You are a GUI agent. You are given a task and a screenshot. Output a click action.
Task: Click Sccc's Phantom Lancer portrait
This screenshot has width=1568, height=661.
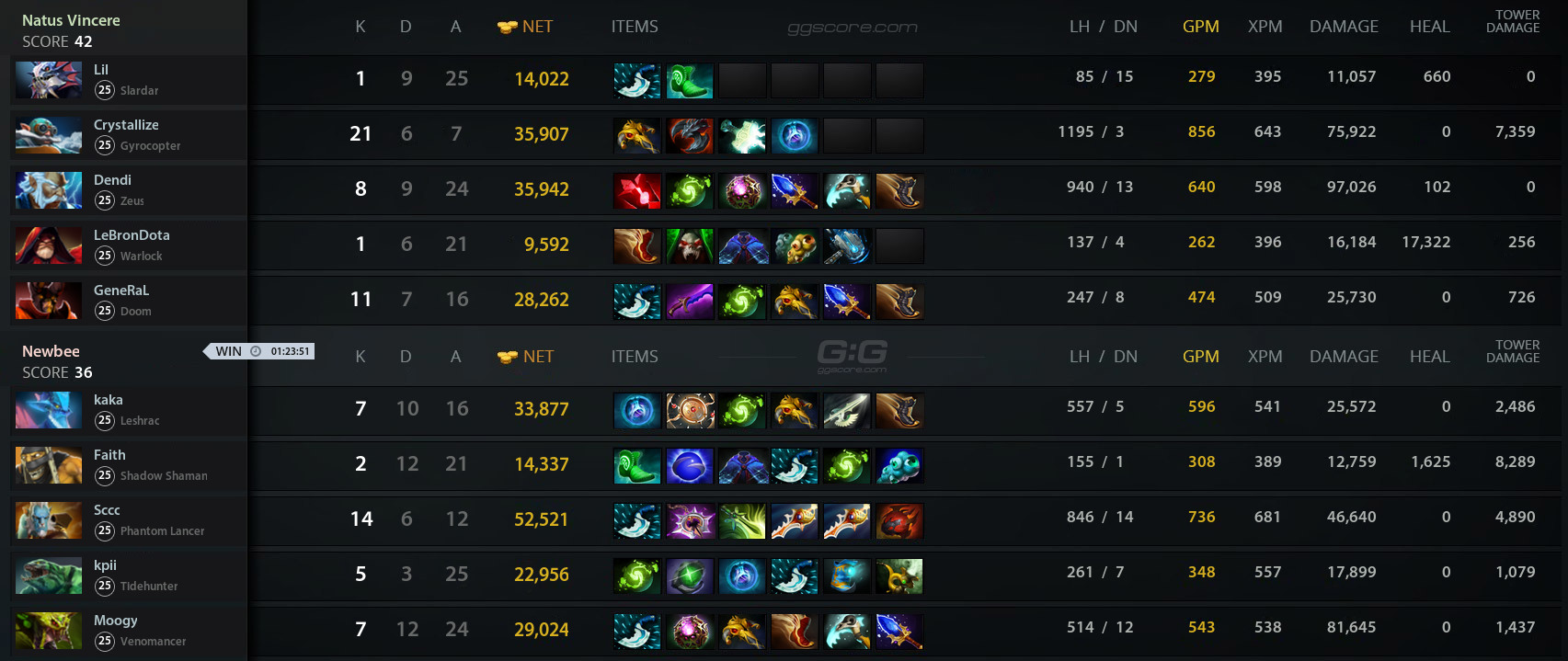click(x=49, y=520)
